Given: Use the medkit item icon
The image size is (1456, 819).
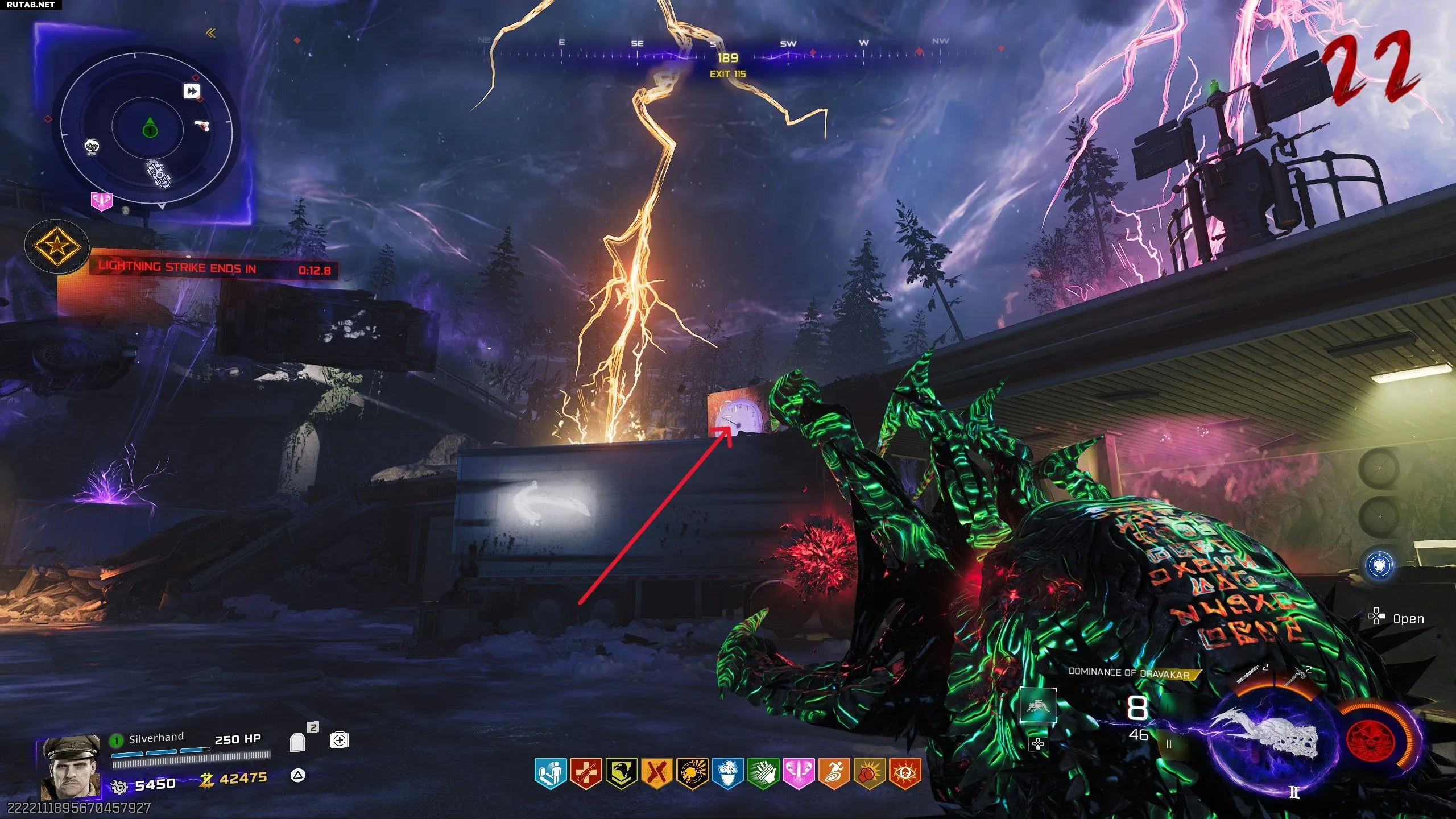Looking at the screenshot, I should pyautogui.click(x=339, y=740).
